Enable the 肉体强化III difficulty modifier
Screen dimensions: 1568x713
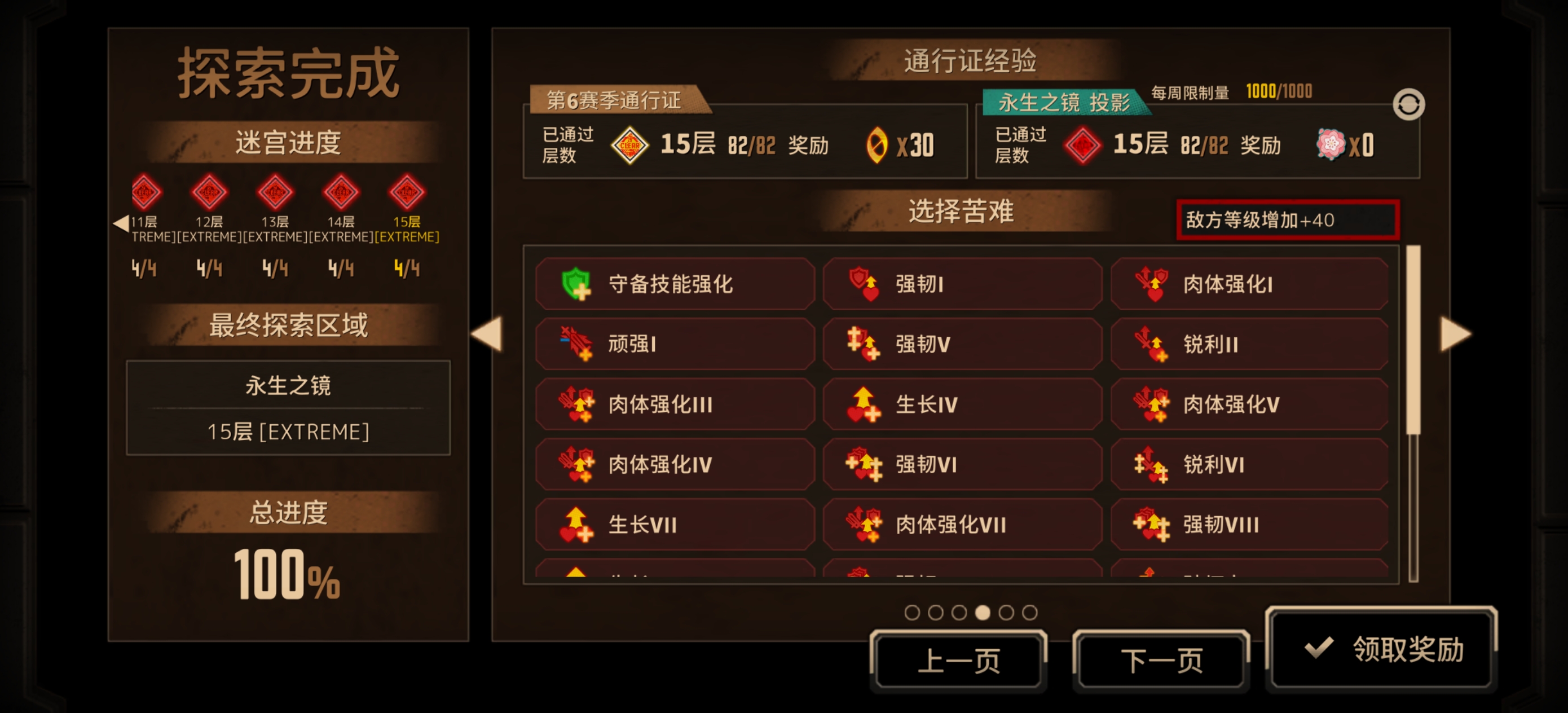676,404
